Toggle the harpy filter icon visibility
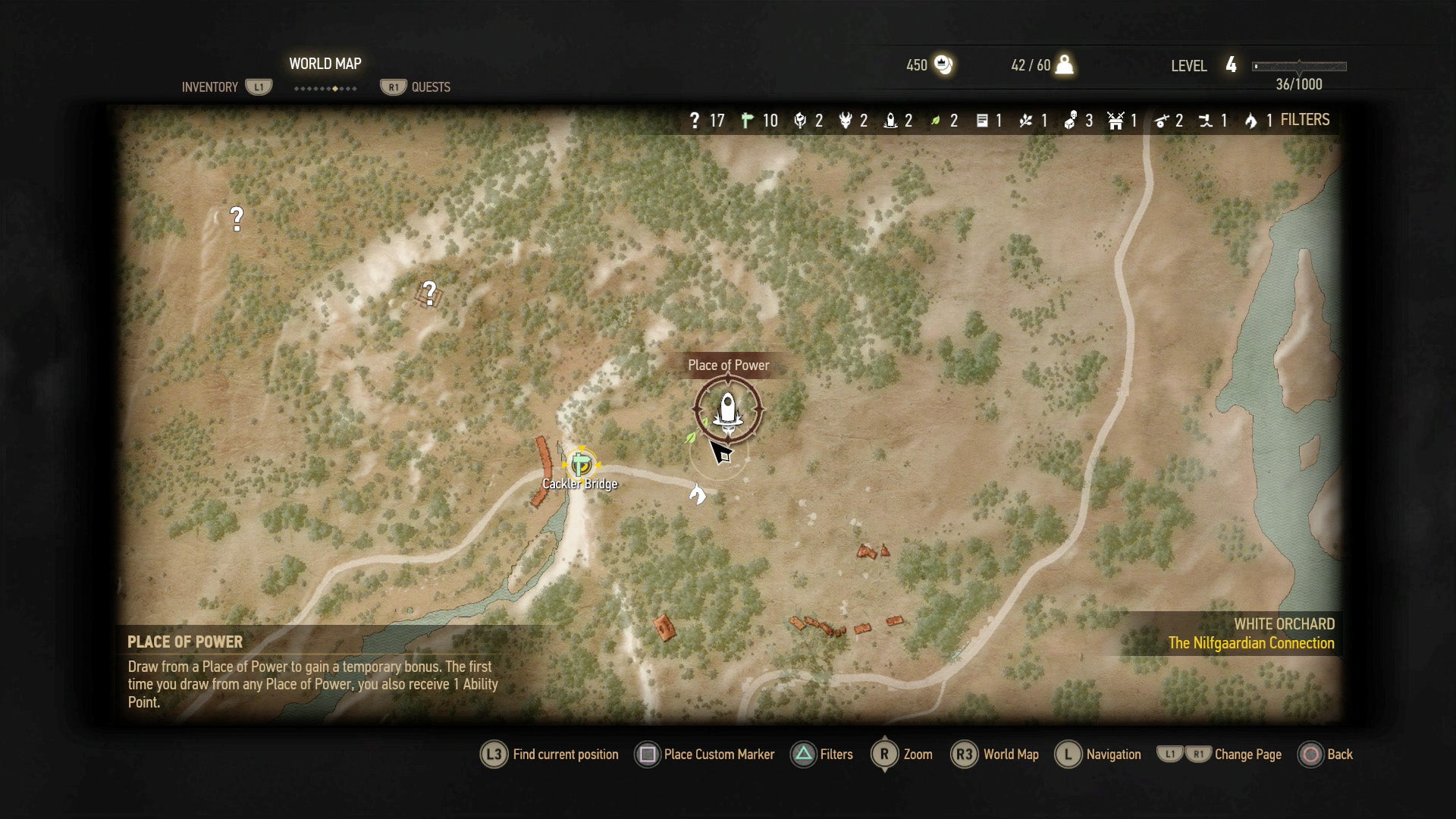The image size is (1456, 819). (846, 120)
